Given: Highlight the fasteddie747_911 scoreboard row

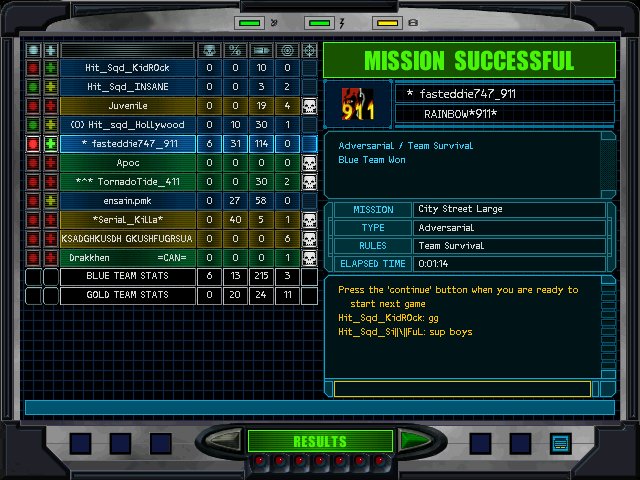Looking at the screenshot, I should pos(128,144).
